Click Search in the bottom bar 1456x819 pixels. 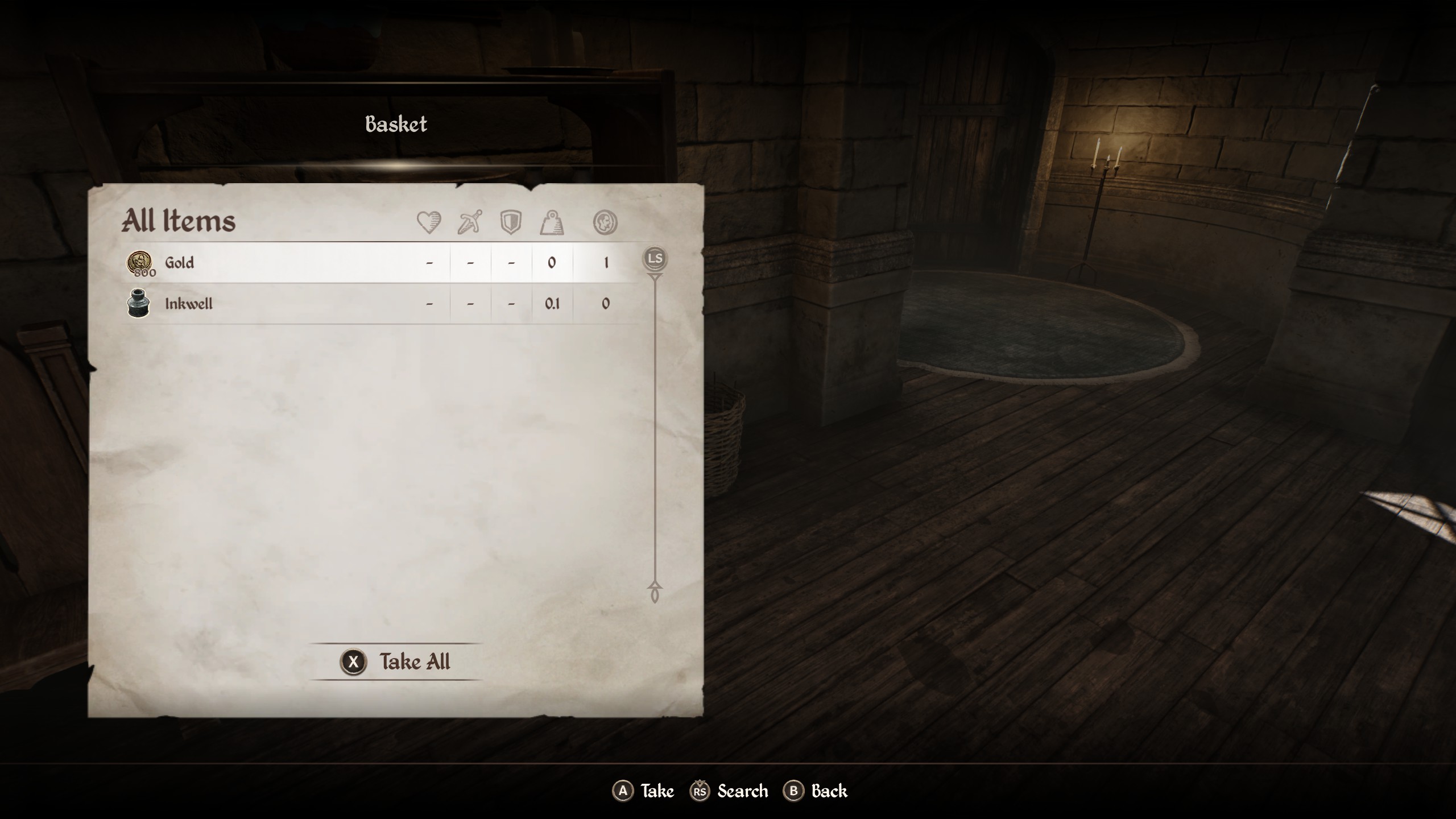tap(742, 791)
